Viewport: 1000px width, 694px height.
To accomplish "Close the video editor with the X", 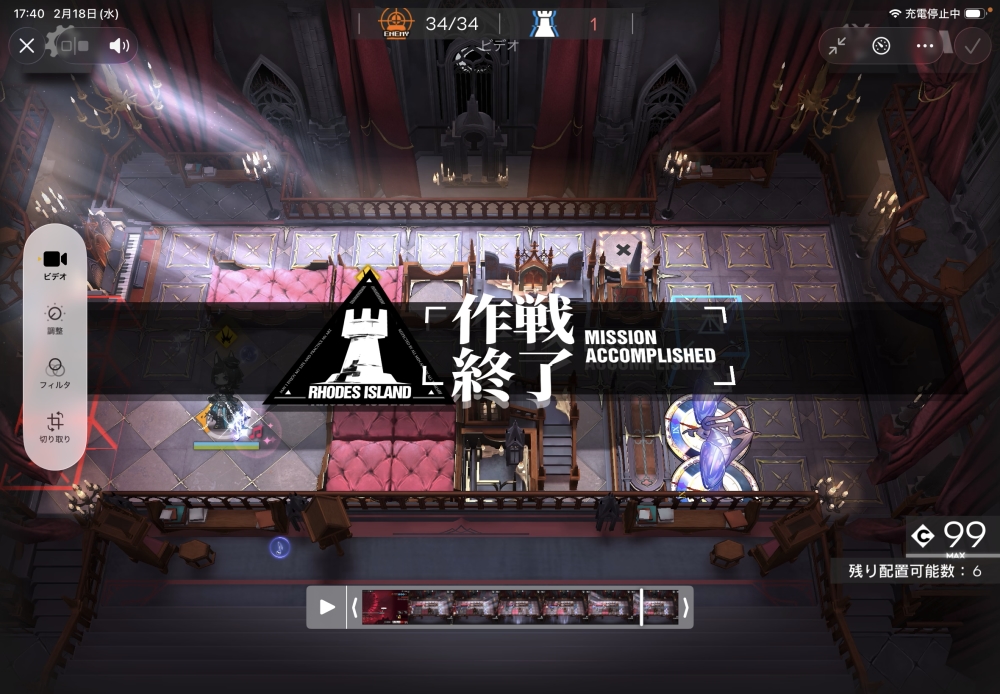I will pos(27,45).
